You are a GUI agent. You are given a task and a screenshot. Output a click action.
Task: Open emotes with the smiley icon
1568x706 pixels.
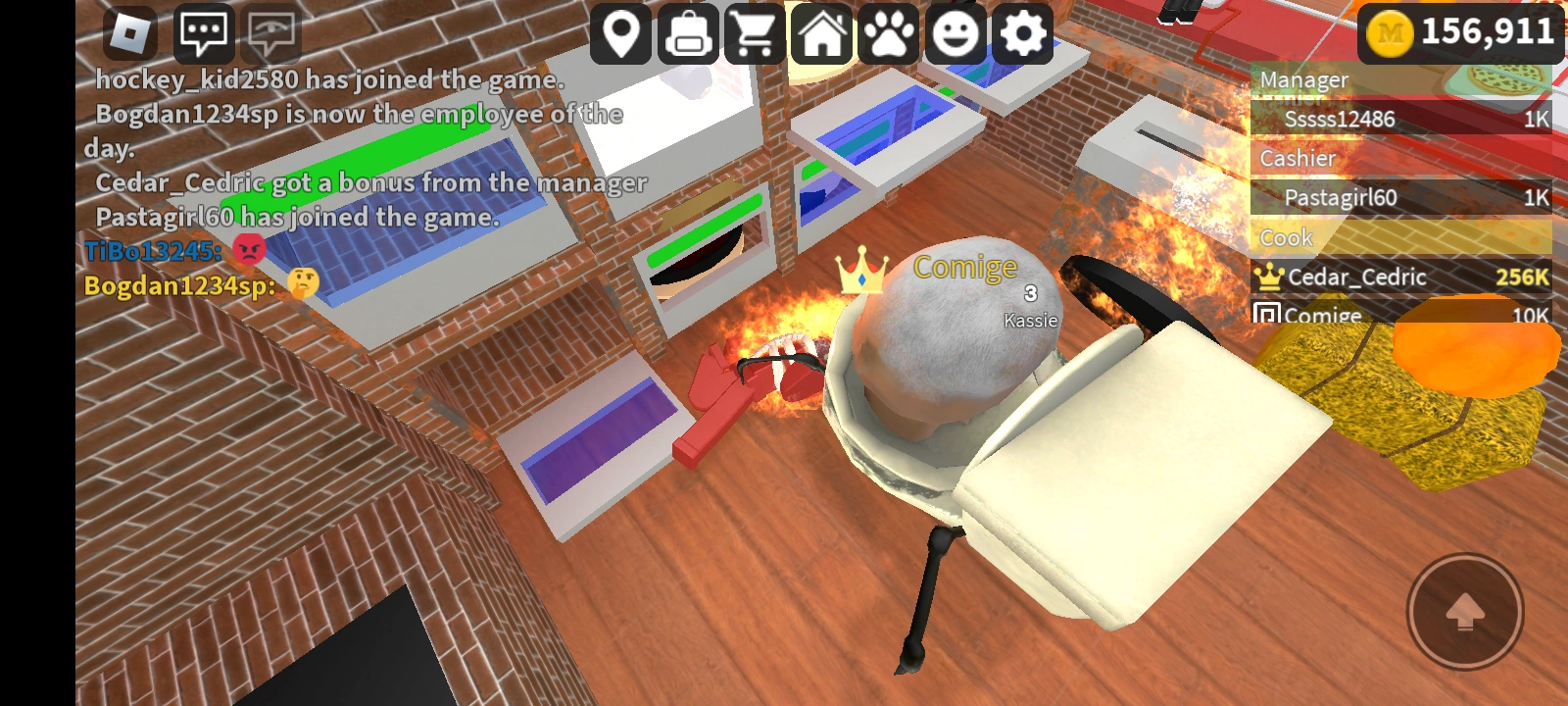point(955,33)
